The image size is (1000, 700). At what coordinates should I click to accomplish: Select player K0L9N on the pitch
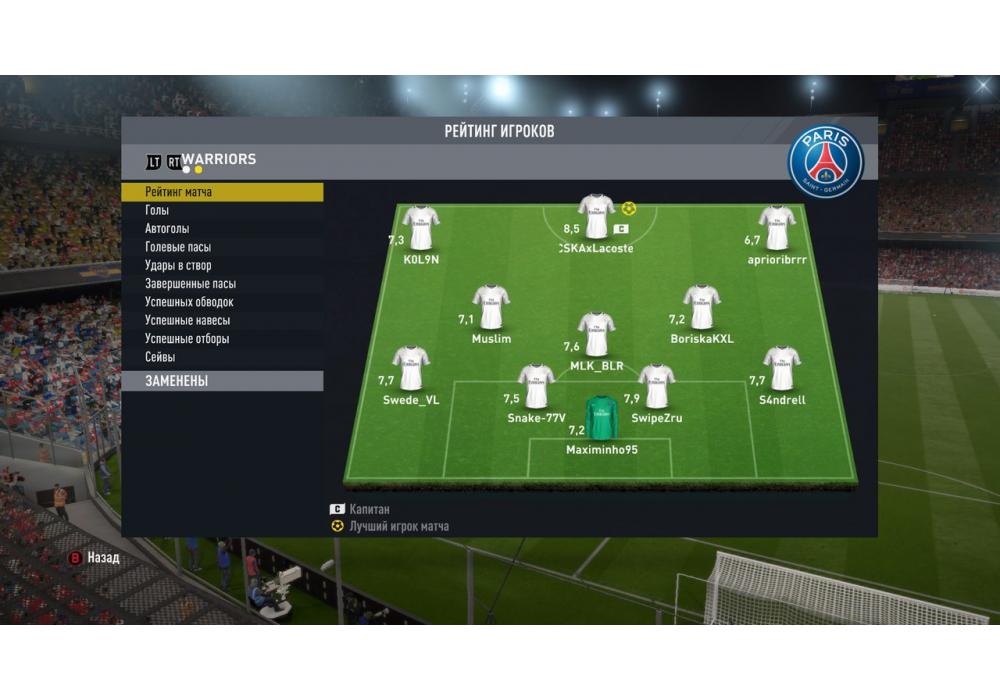tap(421, 228)
